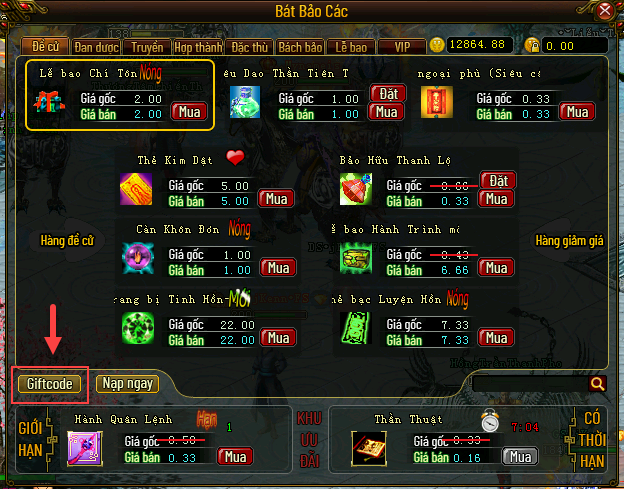Click the Nạp ngay recharge button

[127, 383]
